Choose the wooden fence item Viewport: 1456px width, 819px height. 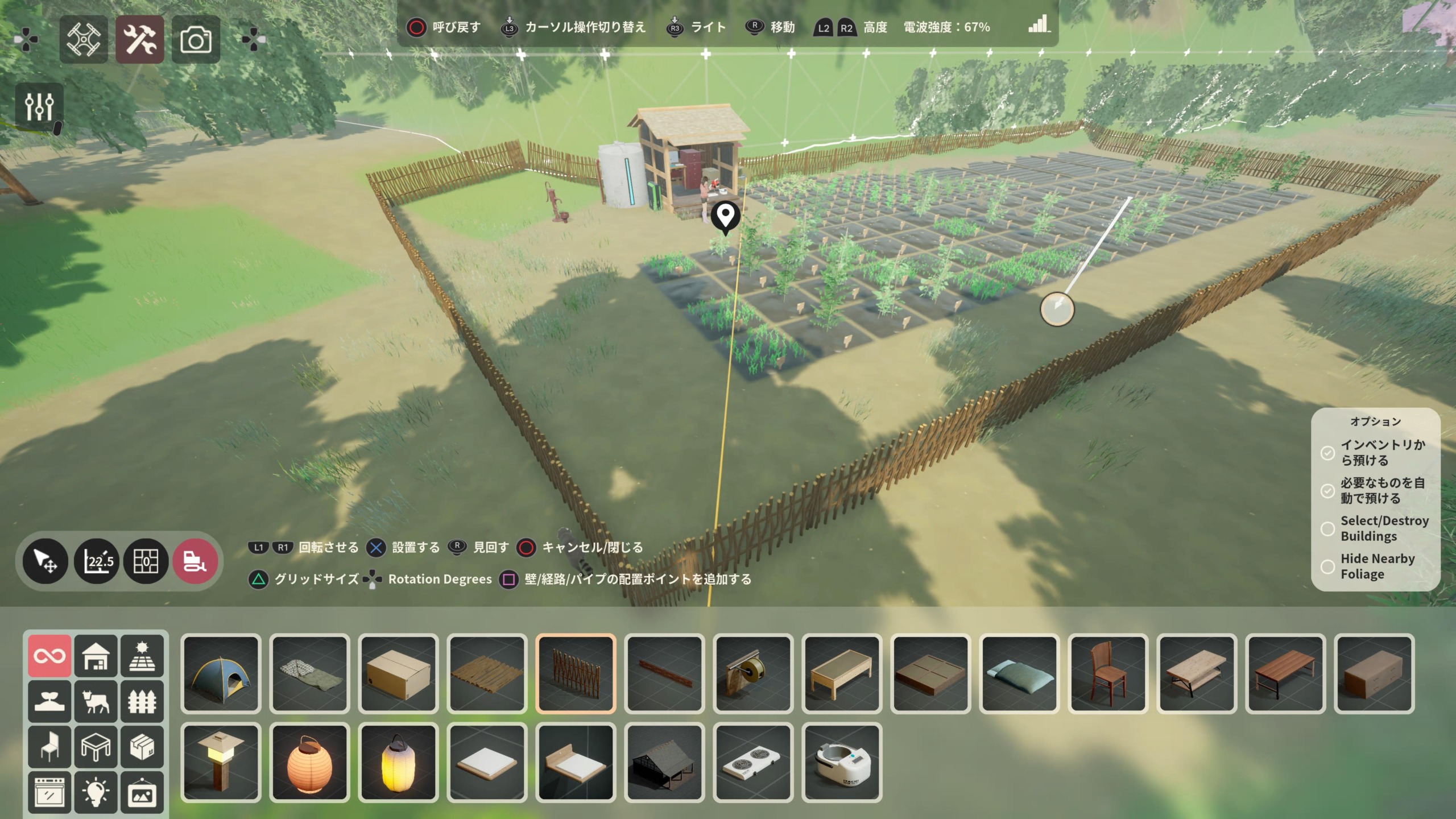pyautogui.click(x=576, y=673)
